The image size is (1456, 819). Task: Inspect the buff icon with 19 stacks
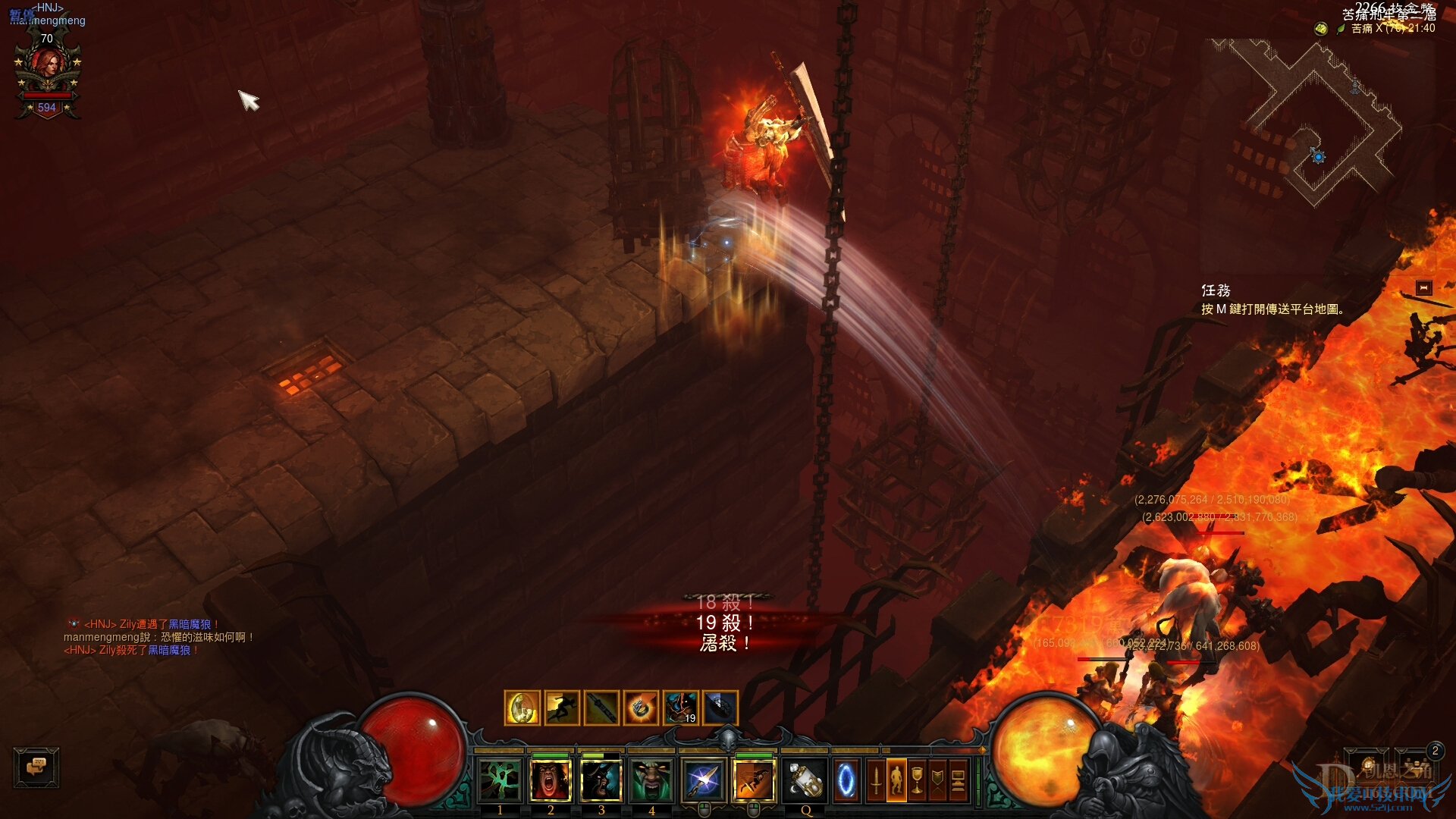(x=680, y=708)
